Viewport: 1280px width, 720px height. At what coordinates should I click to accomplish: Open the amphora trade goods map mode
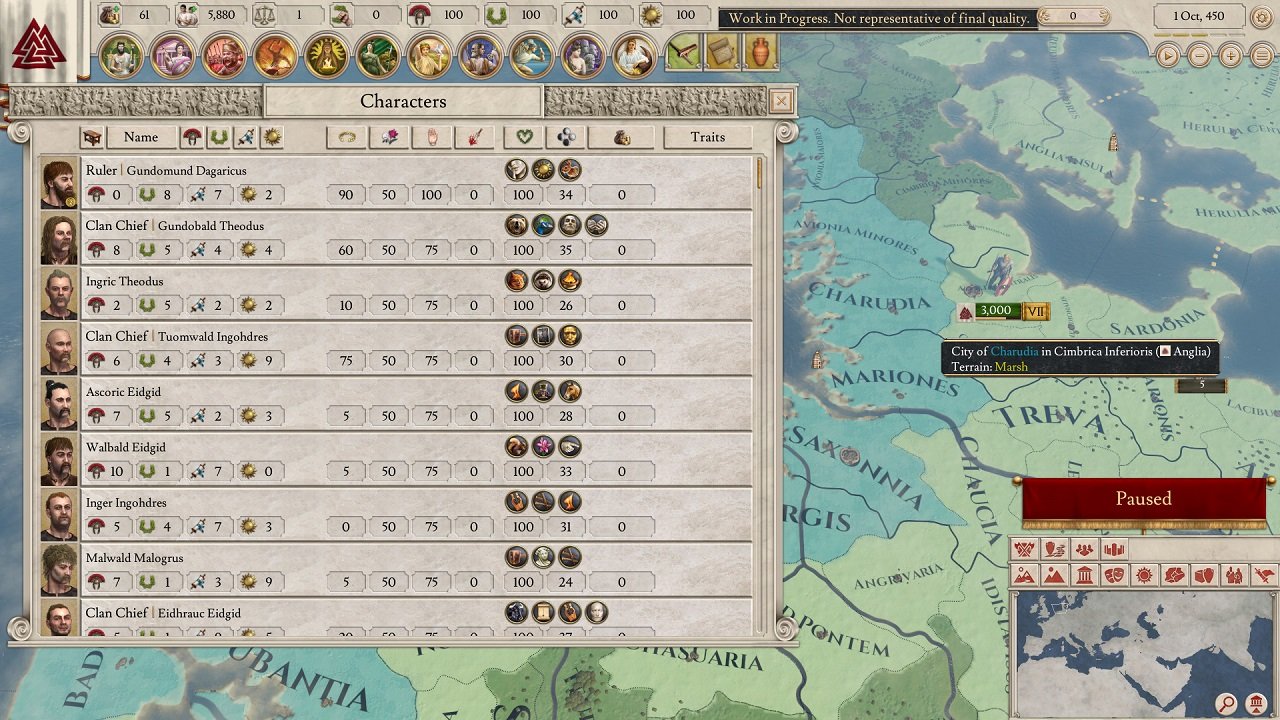[x=1204, y=576]
